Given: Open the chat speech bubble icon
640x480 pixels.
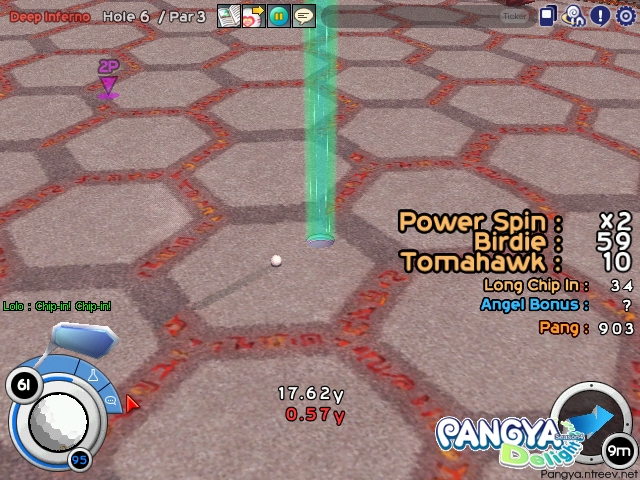Looking at the screenshot, I should (304, 16).
